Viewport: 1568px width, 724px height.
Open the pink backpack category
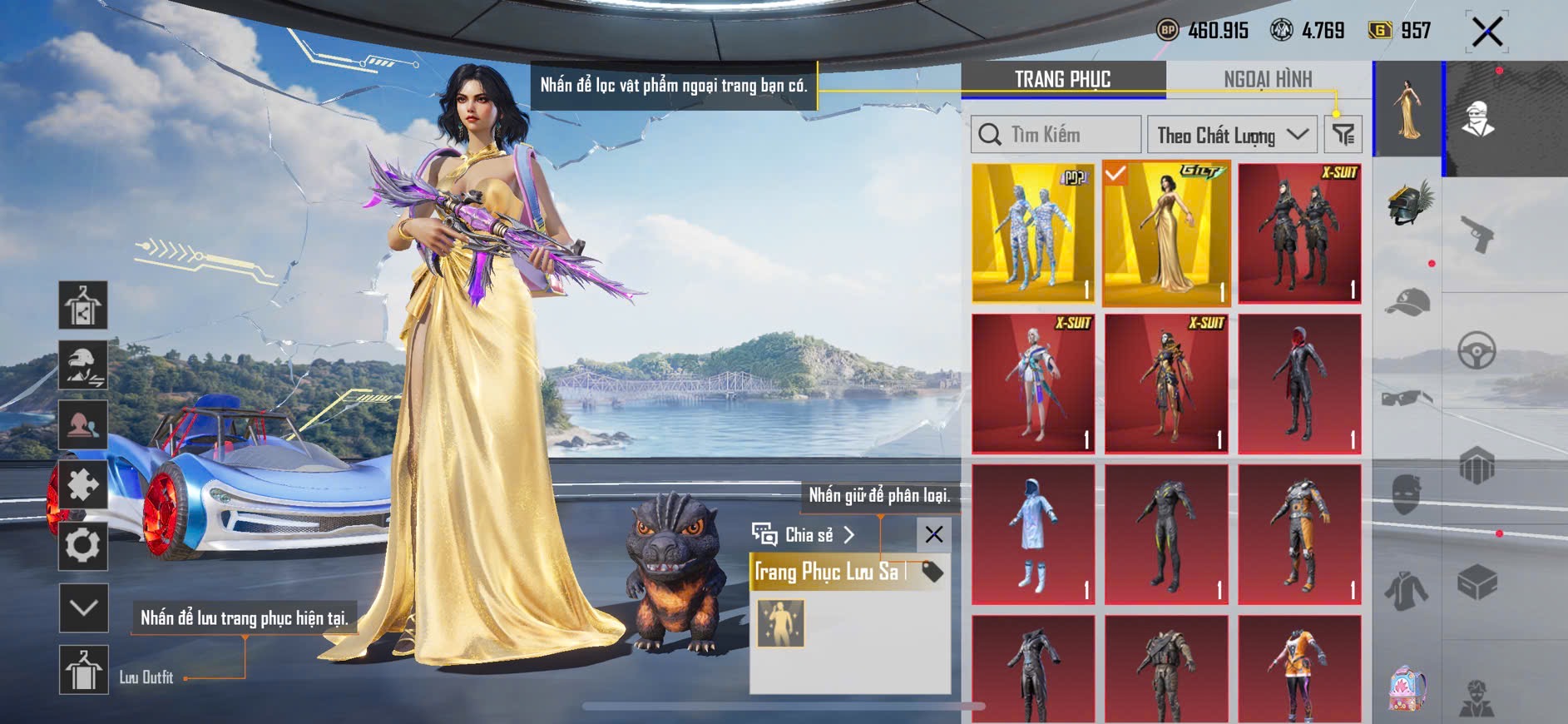coord(1407,689)
